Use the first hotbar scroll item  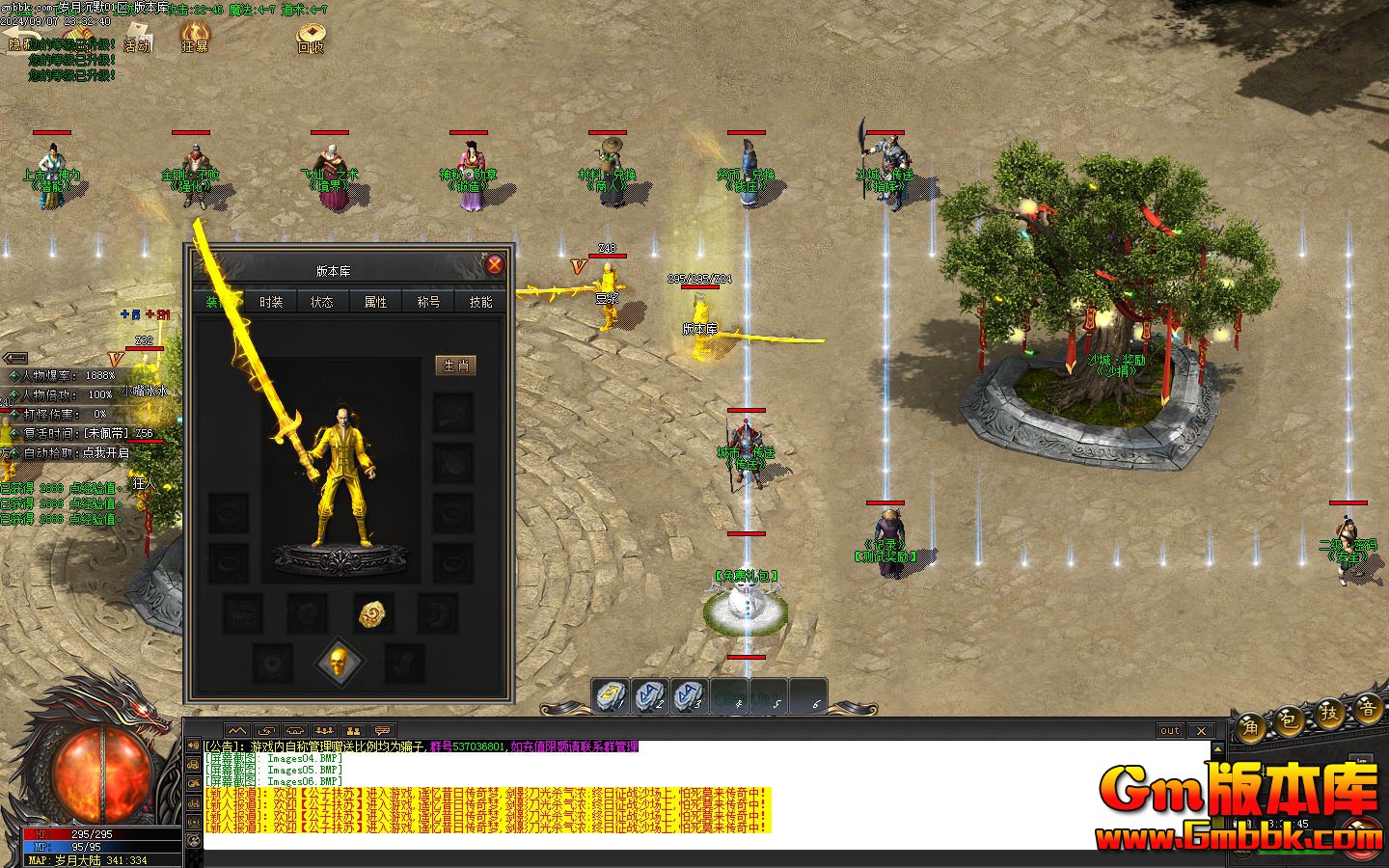pos(613,694)
